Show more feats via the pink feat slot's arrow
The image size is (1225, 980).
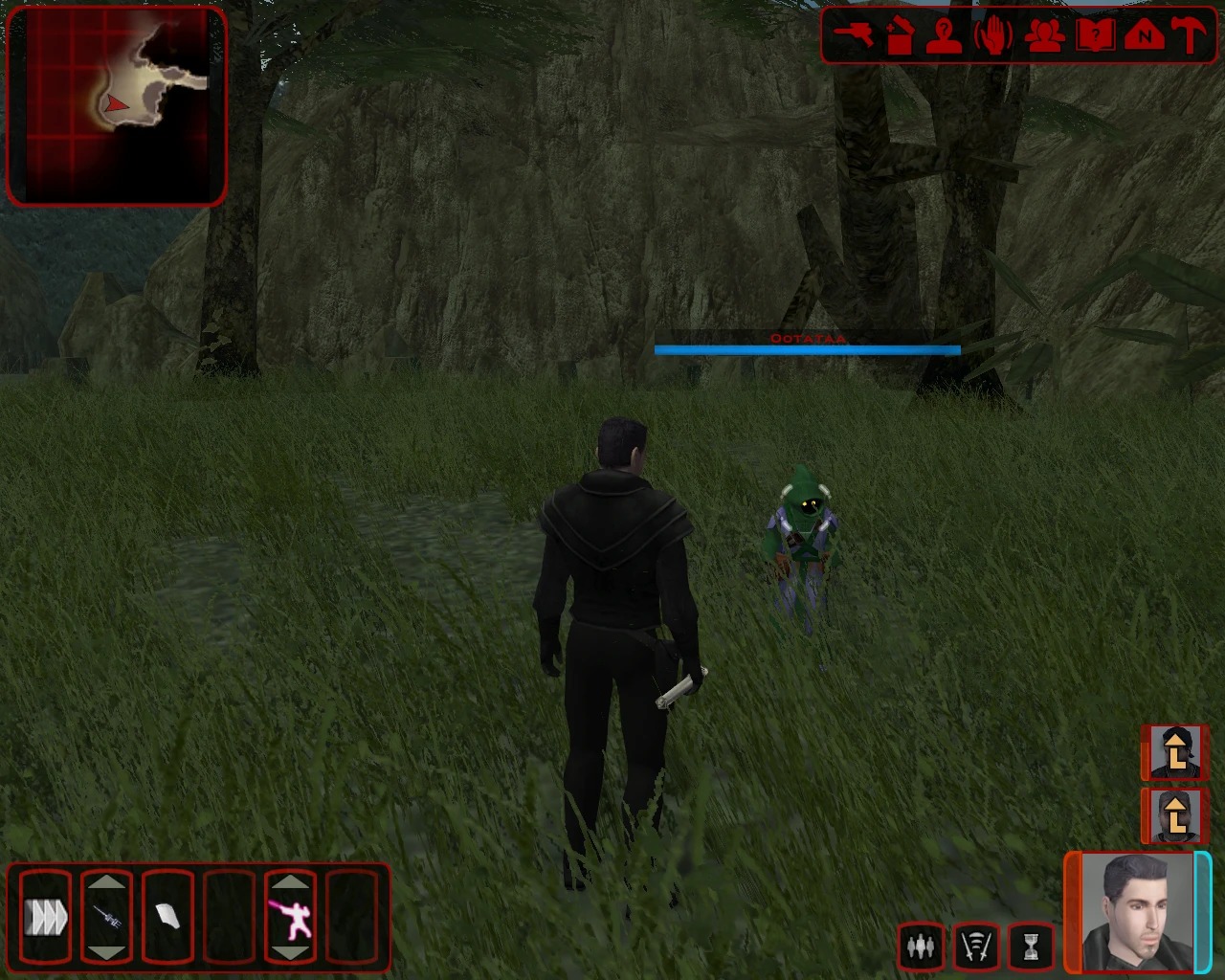[x=292, y=881]
